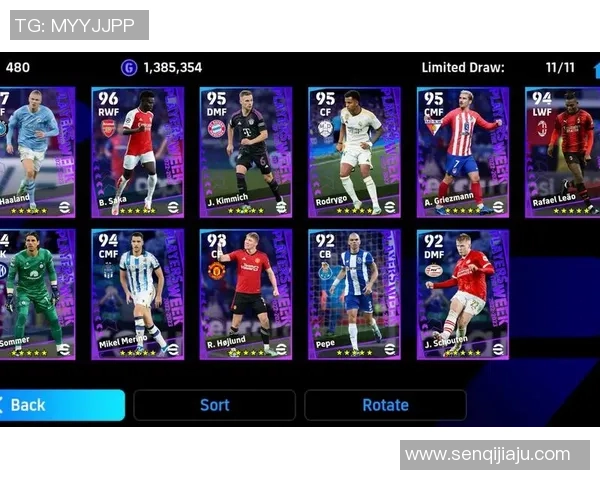This screenshot has width=600, height=480.
Task: View the R. Højlund card
Action: (x=246, y=294)
